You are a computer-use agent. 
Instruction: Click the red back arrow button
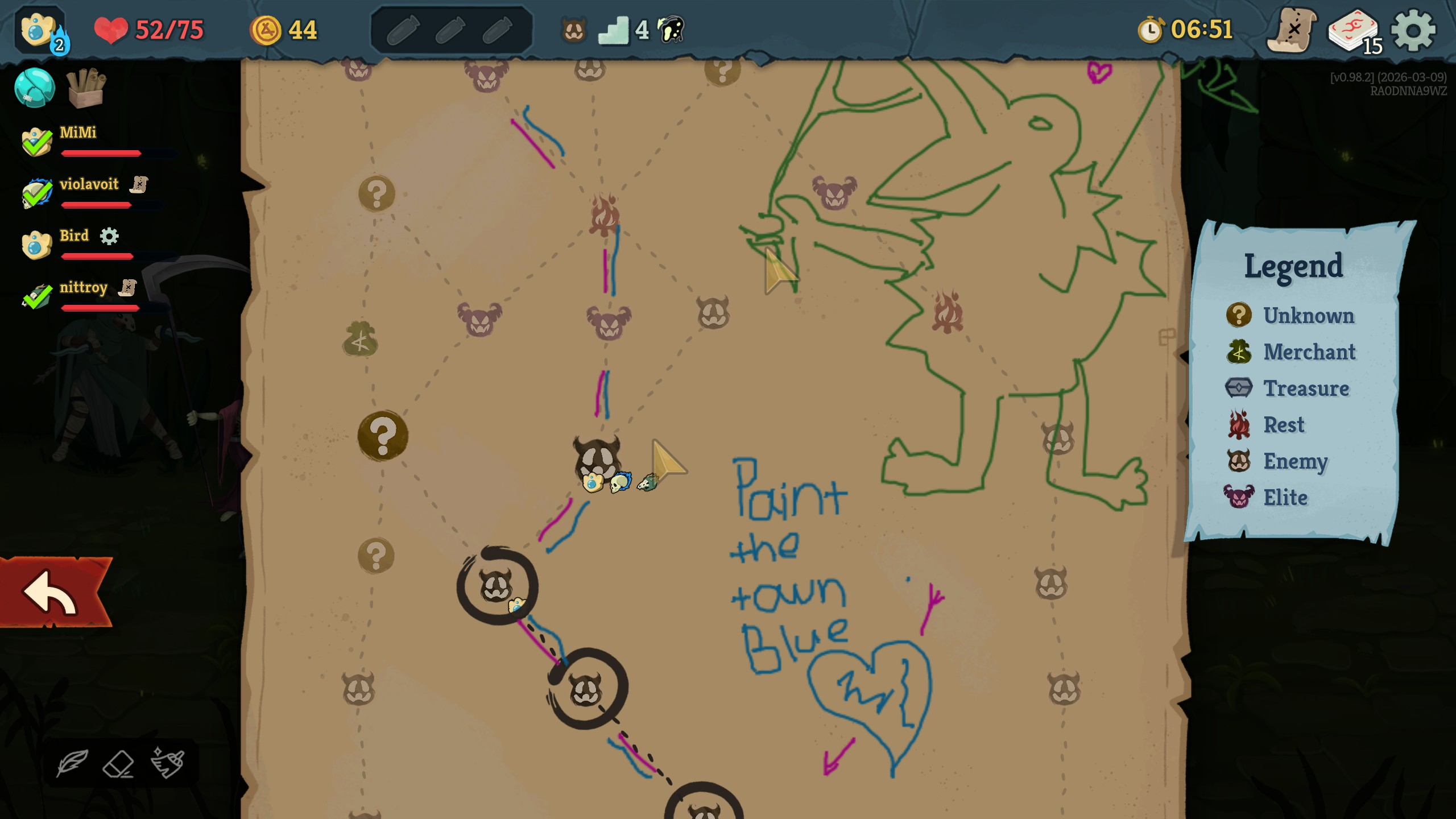[52, 593]
